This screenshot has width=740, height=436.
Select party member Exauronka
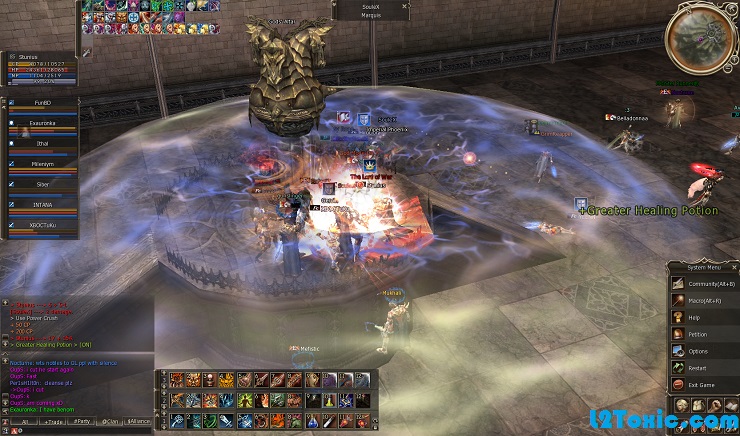point(40,123)
